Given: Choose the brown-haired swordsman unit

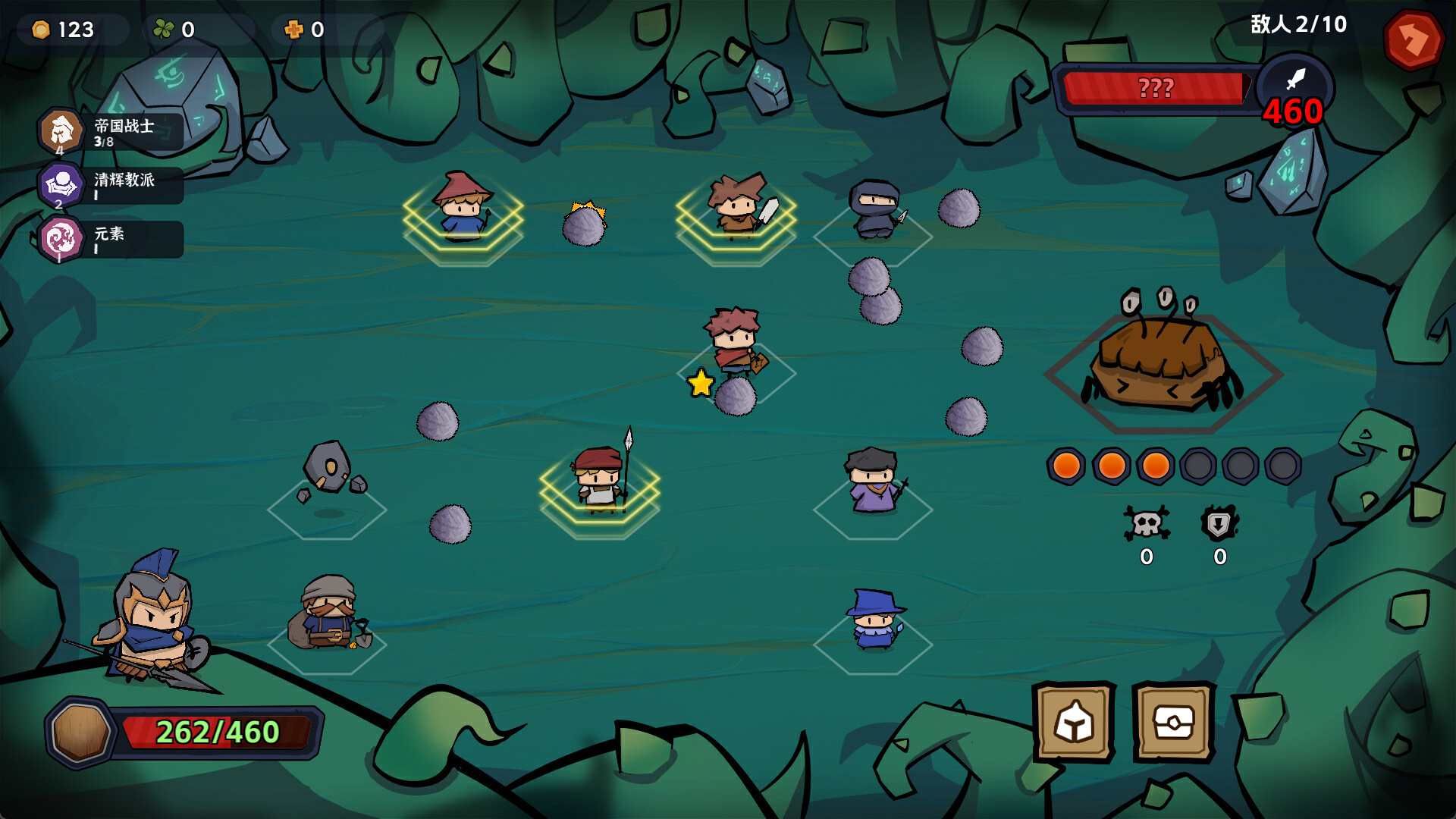Looking at the screenshot, I should tap(738, 205).
